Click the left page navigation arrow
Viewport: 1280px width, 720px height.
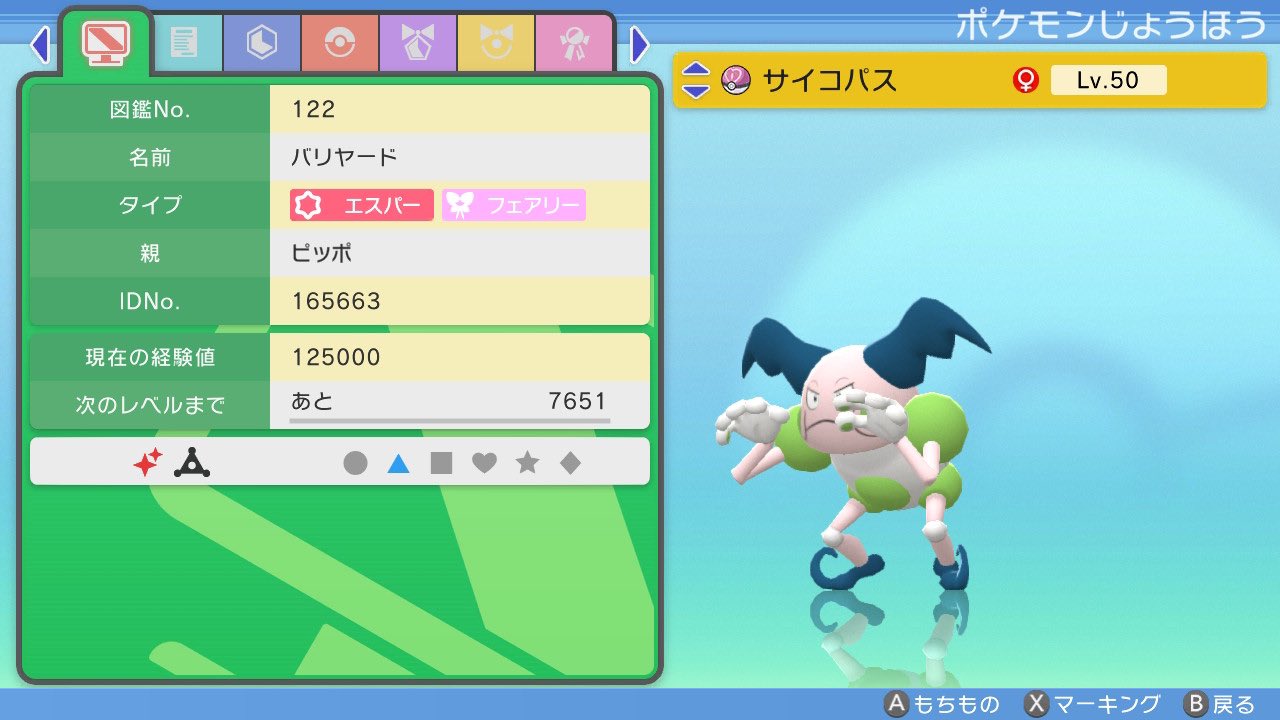coord(40,44)
